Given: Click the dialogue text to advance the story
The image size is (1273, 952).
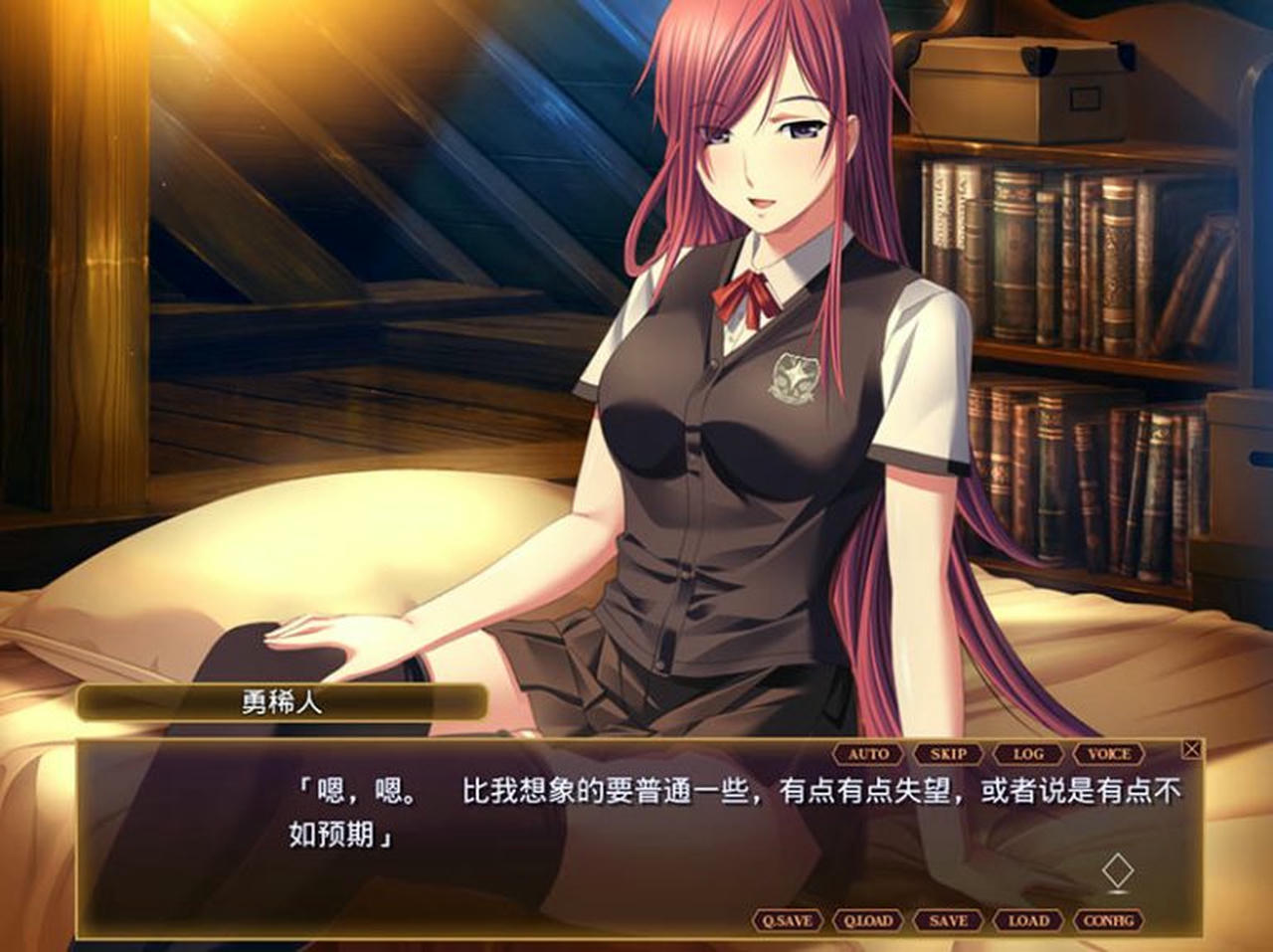Looking at the screenshot, I should (636, 808).
